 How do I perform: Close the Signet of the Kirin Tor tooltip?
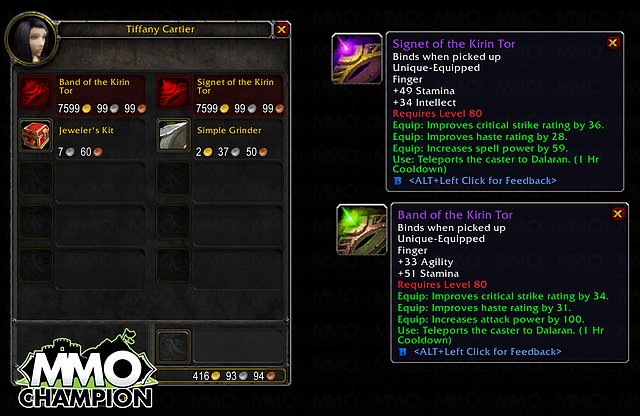point(610,44)
